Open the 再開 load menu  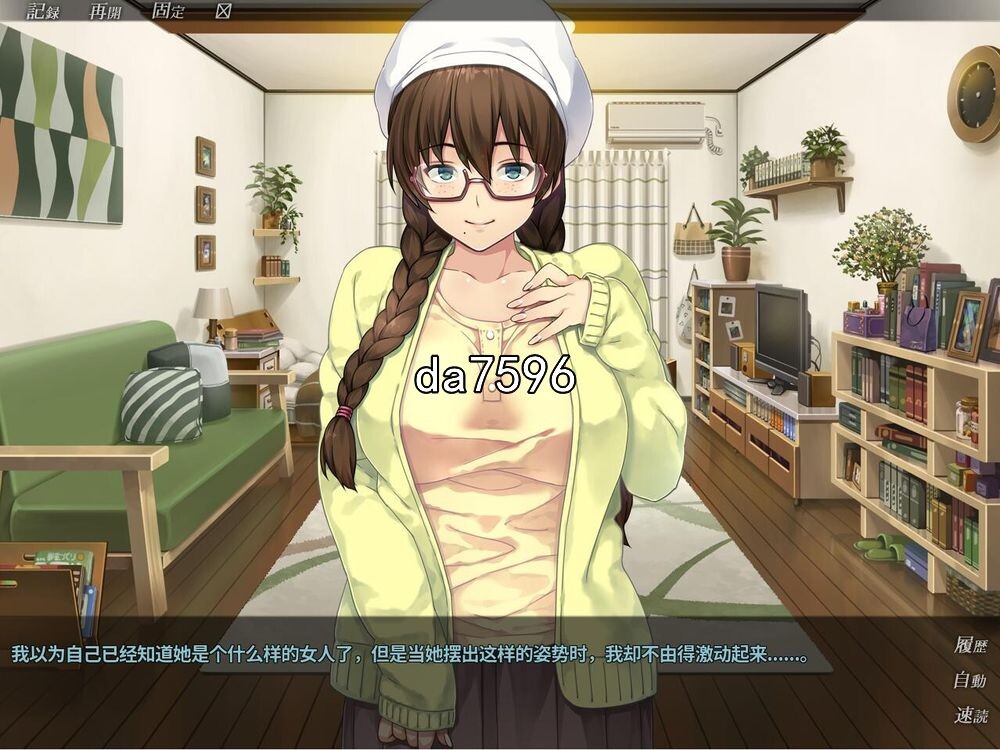tap(107, 11)
